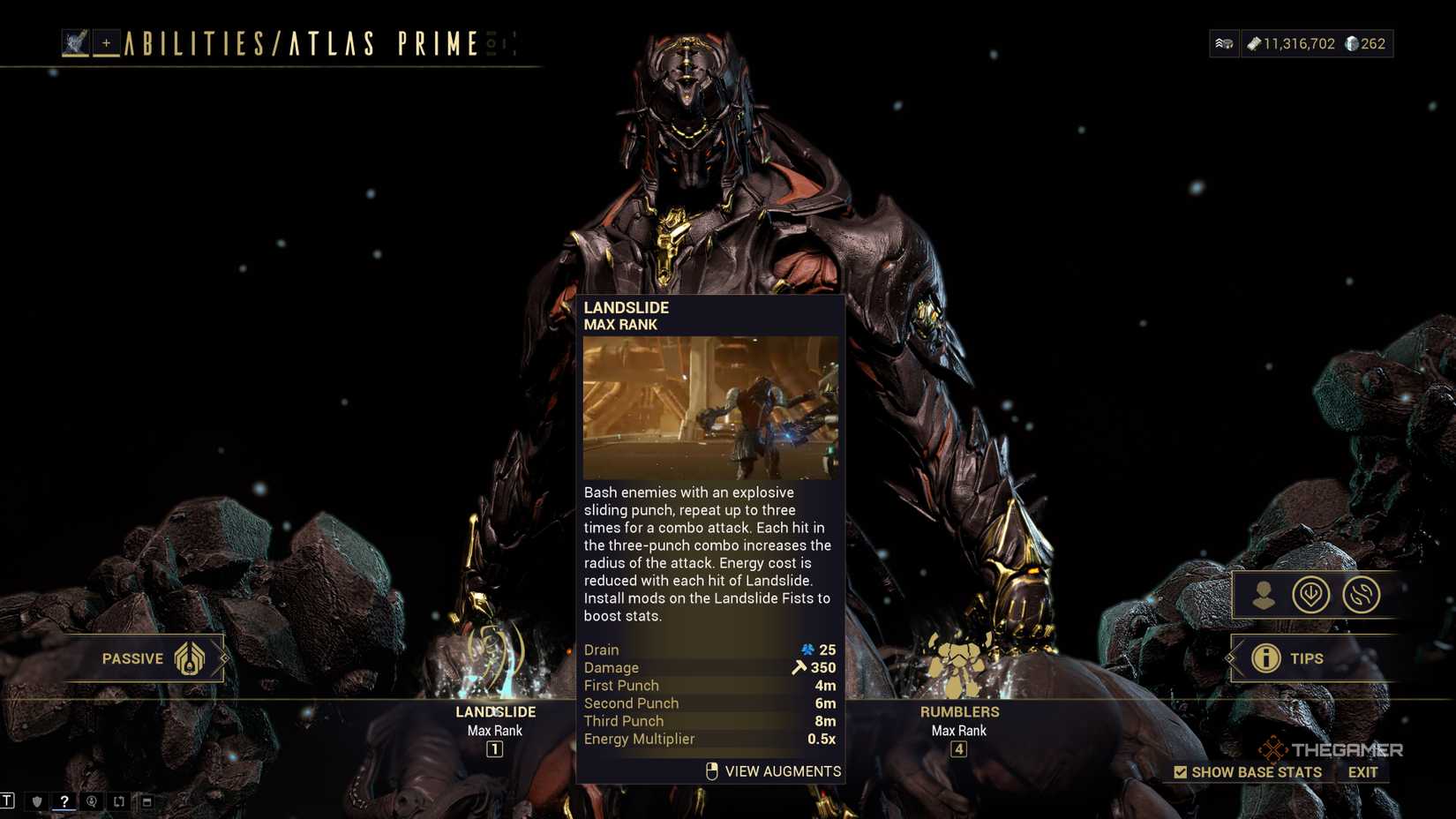Click the ability download icon
1456x819 pixels.
pos(1313,595)
